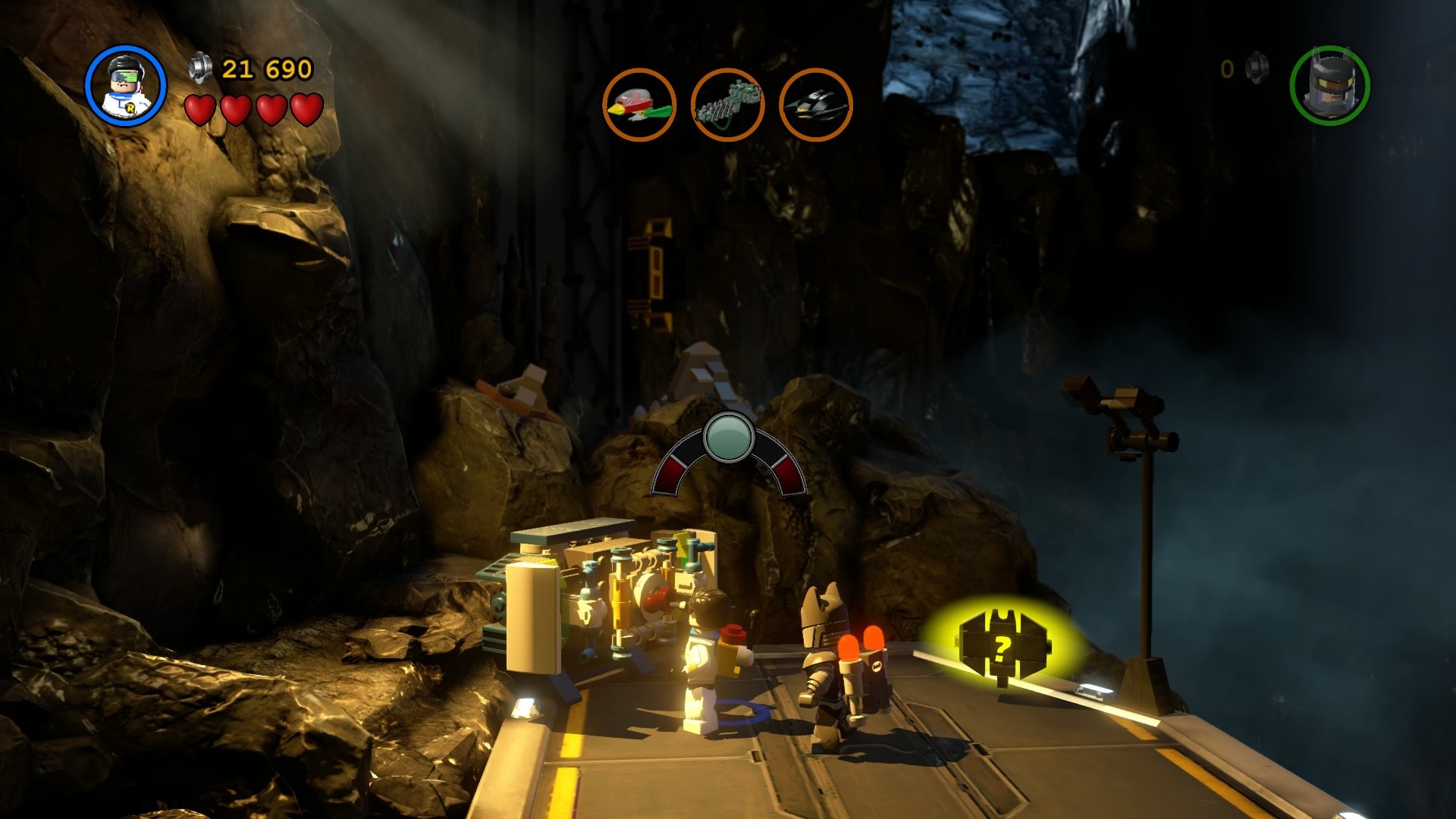Image resolution: width=1456 pixels, height=819 pixels.
Task: Click the stud icon next to Batman's zero count
Action: [1255, 67]
